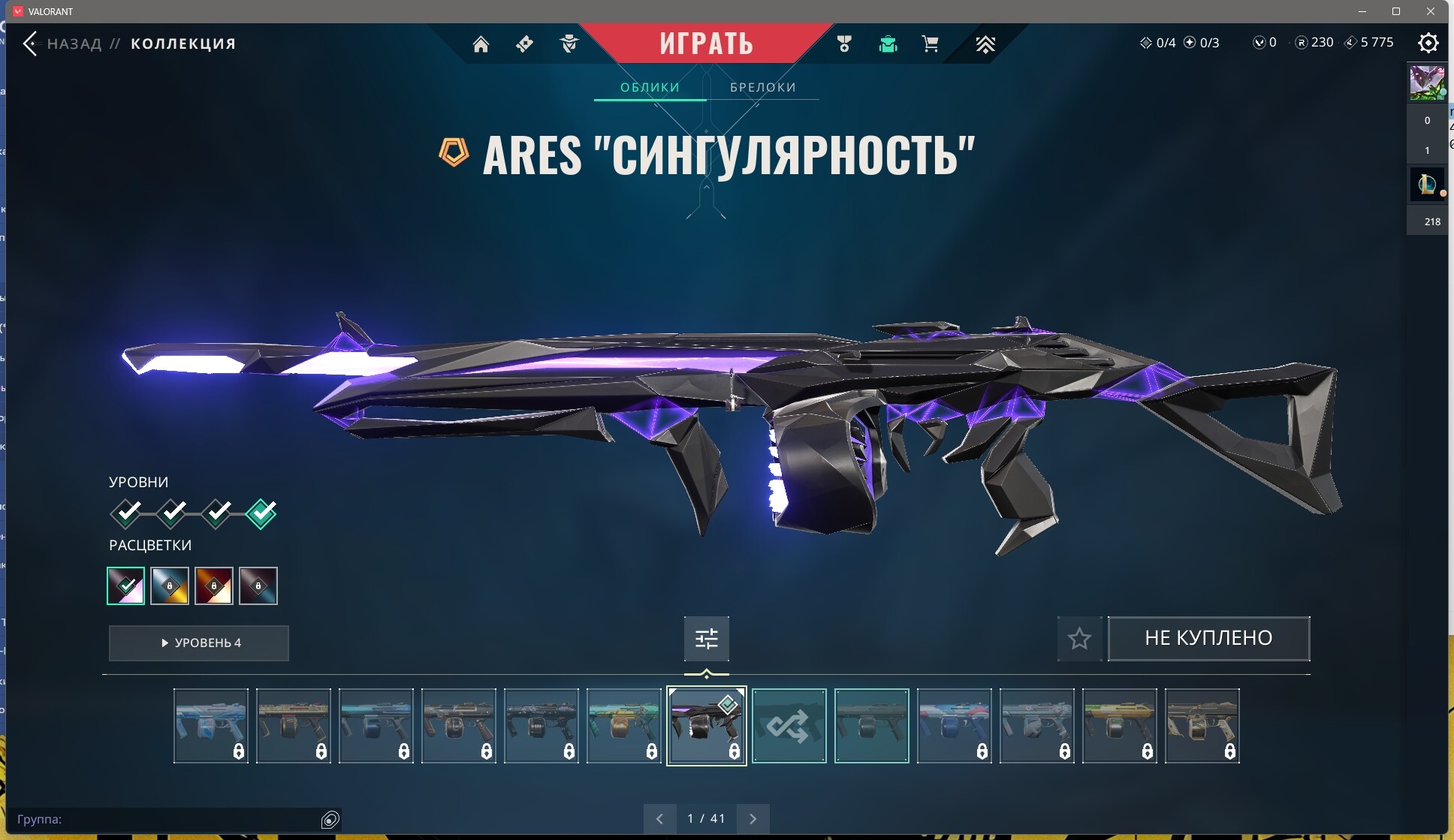Close the VALORANT window
Screen dimensions: 1454x840
pyautogui.click(x=1431, y=11)
